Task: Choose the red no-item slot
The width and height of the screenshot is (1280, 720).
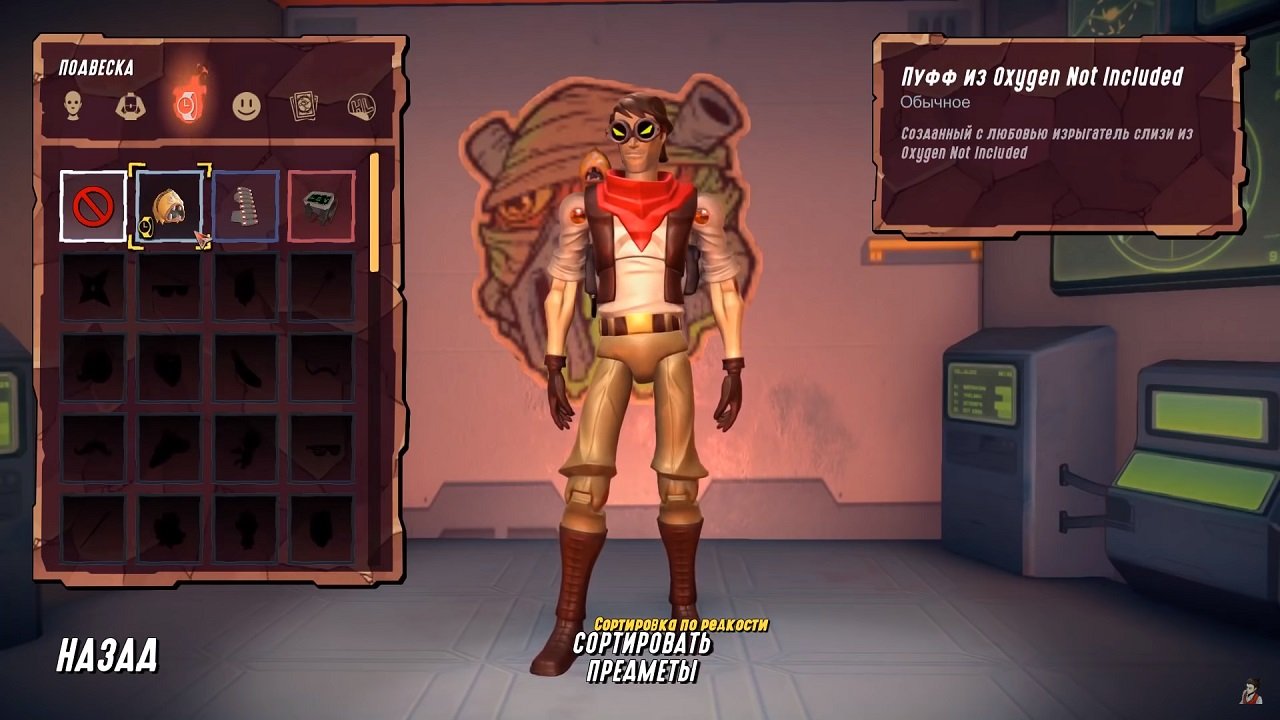Action: pos(93,206)
